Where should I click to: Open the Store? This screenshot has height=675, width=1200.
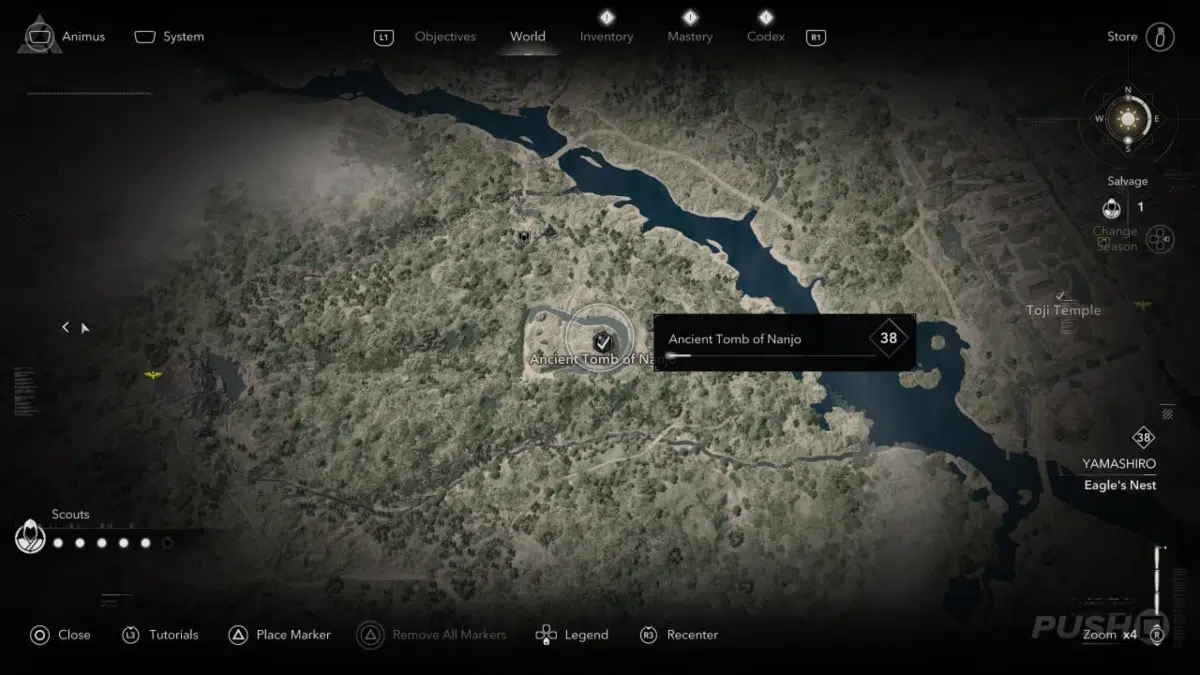point(1122,37)
